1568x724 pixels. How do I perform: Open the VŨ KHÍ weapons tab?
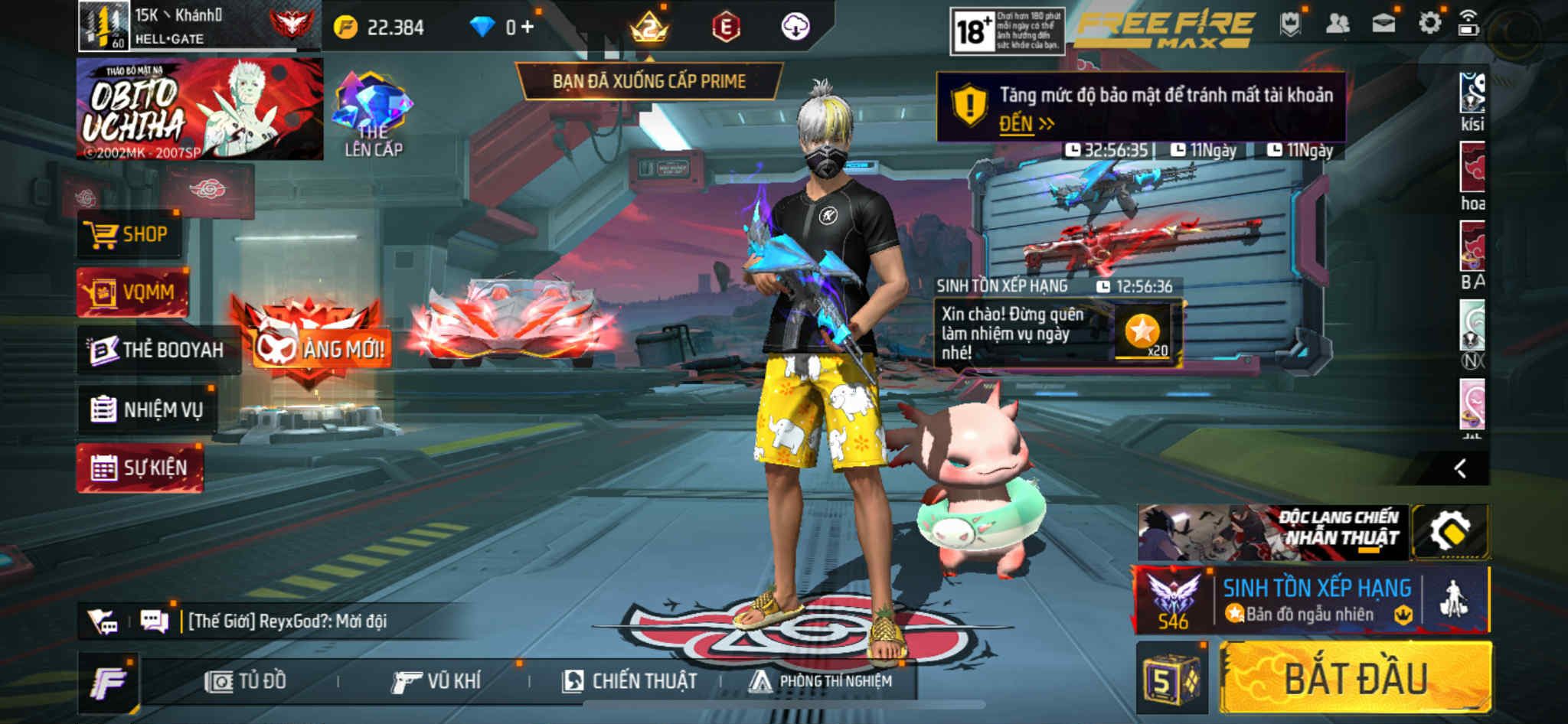(436, 681)
